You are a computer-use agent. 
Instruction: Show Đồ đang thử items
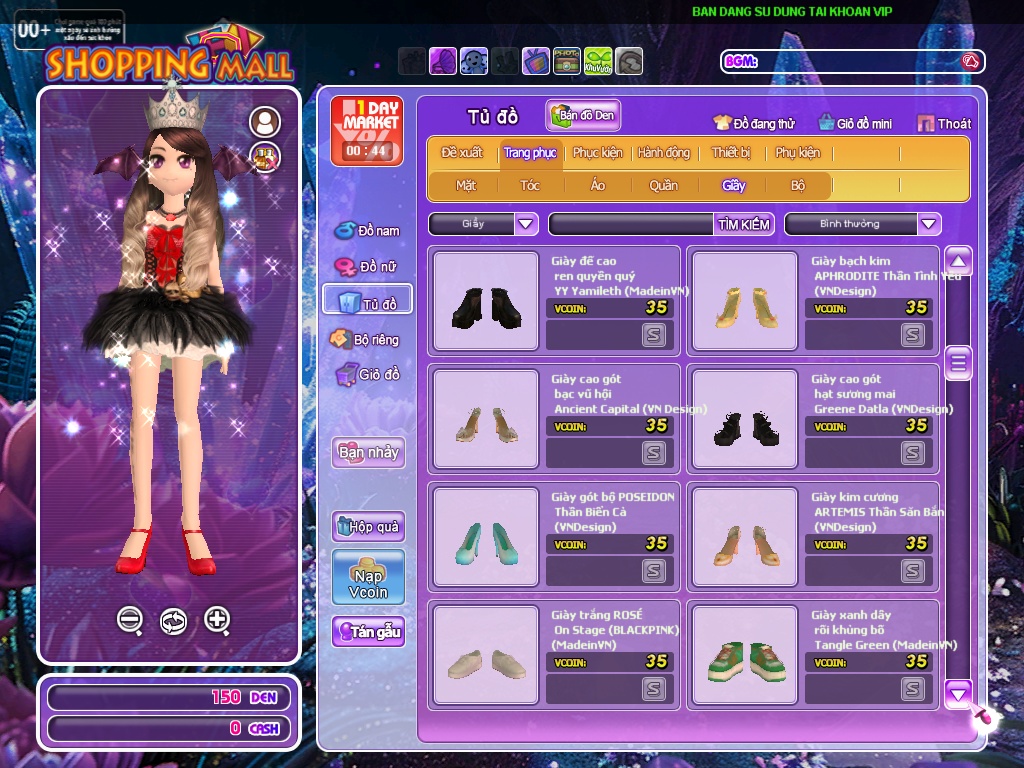pyautogui.click(x=754, y=123)
